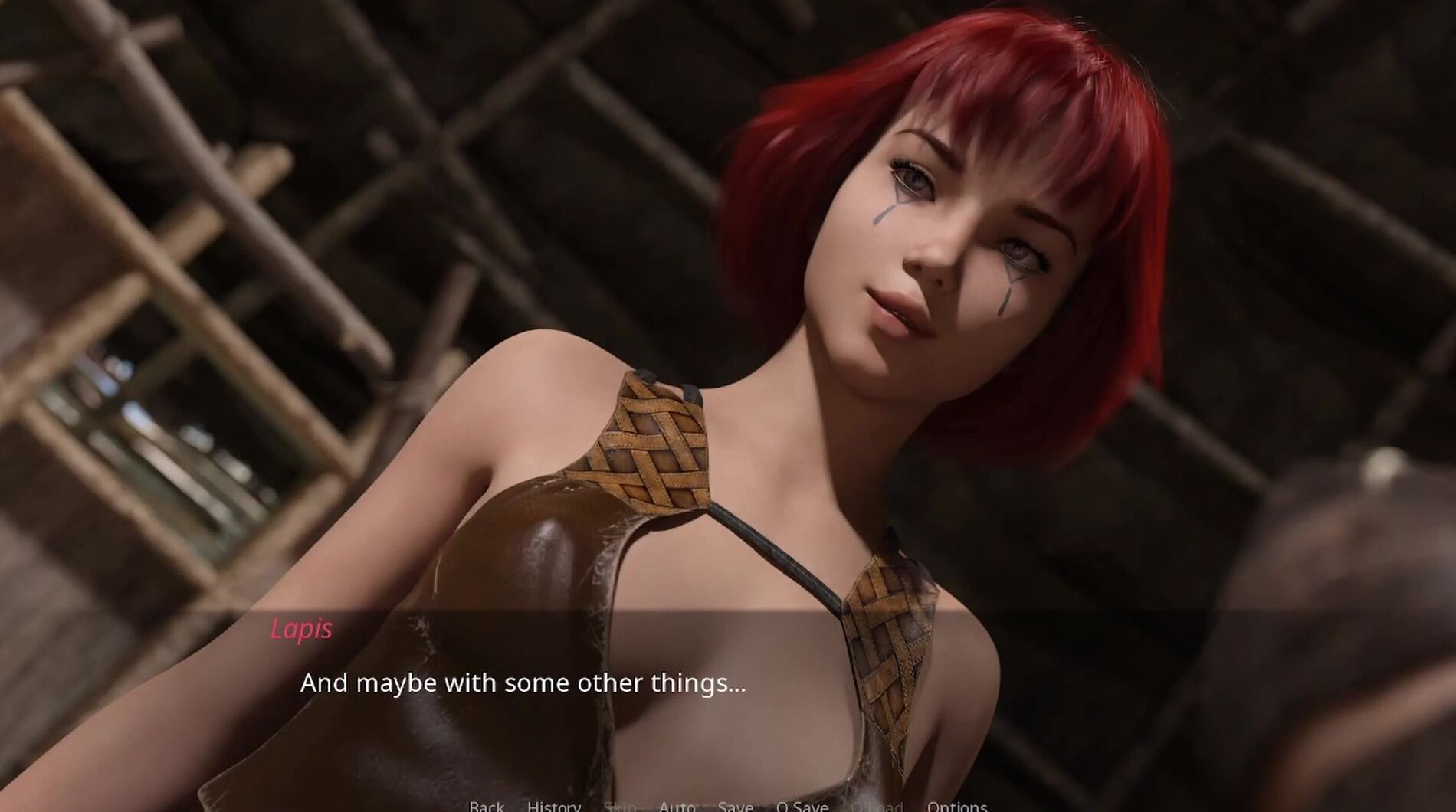This screenshot has height=812, width=1456.
Task: Open the Save game screen
Action: (x=735, y=806)
